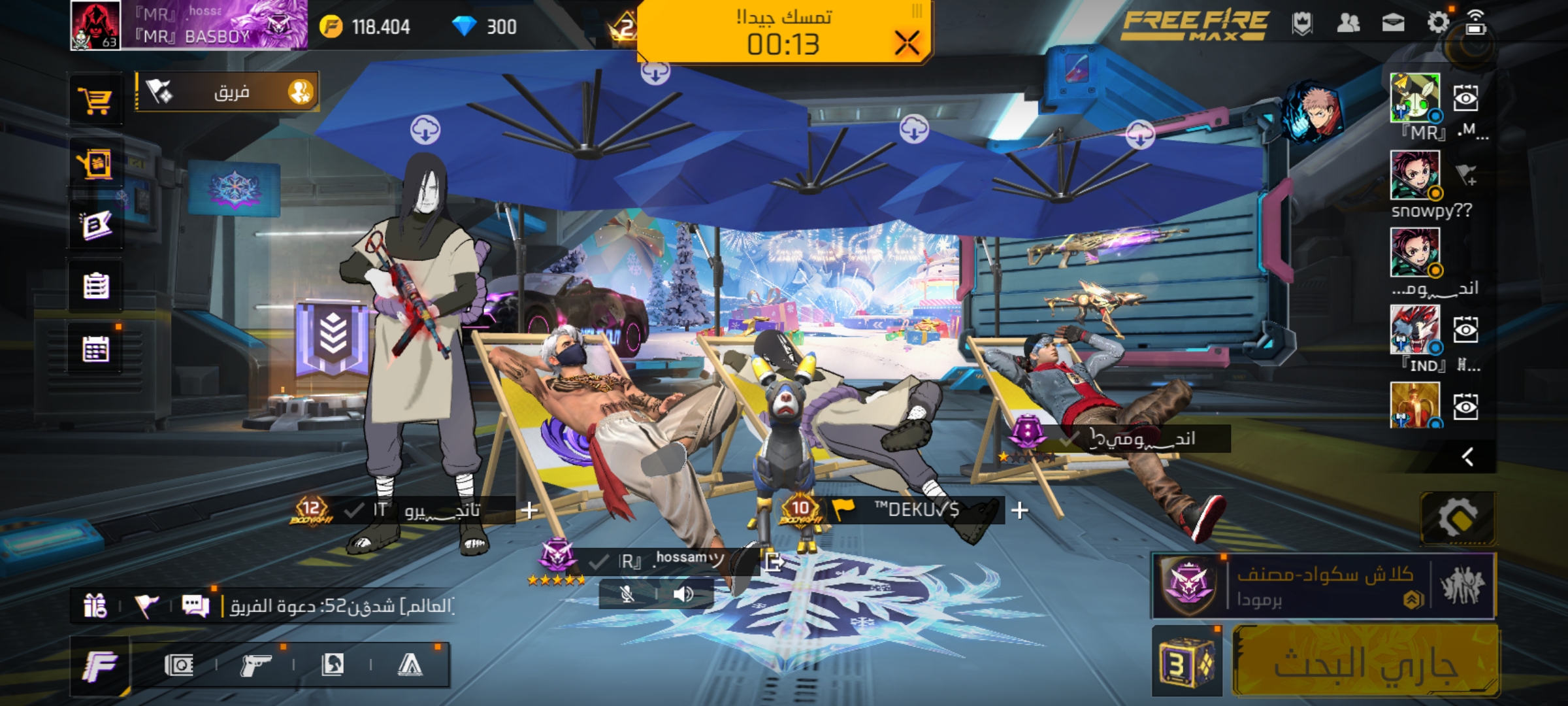
Task: Open the shopping cart store
Action: tap(96, 101)
